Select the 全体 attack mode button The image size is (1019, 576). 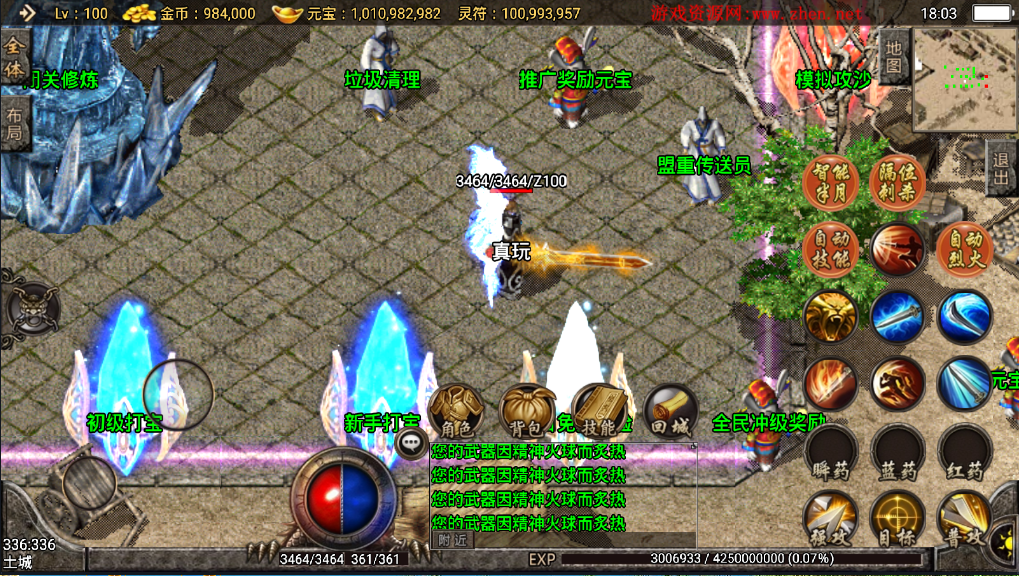pos(14,58)
